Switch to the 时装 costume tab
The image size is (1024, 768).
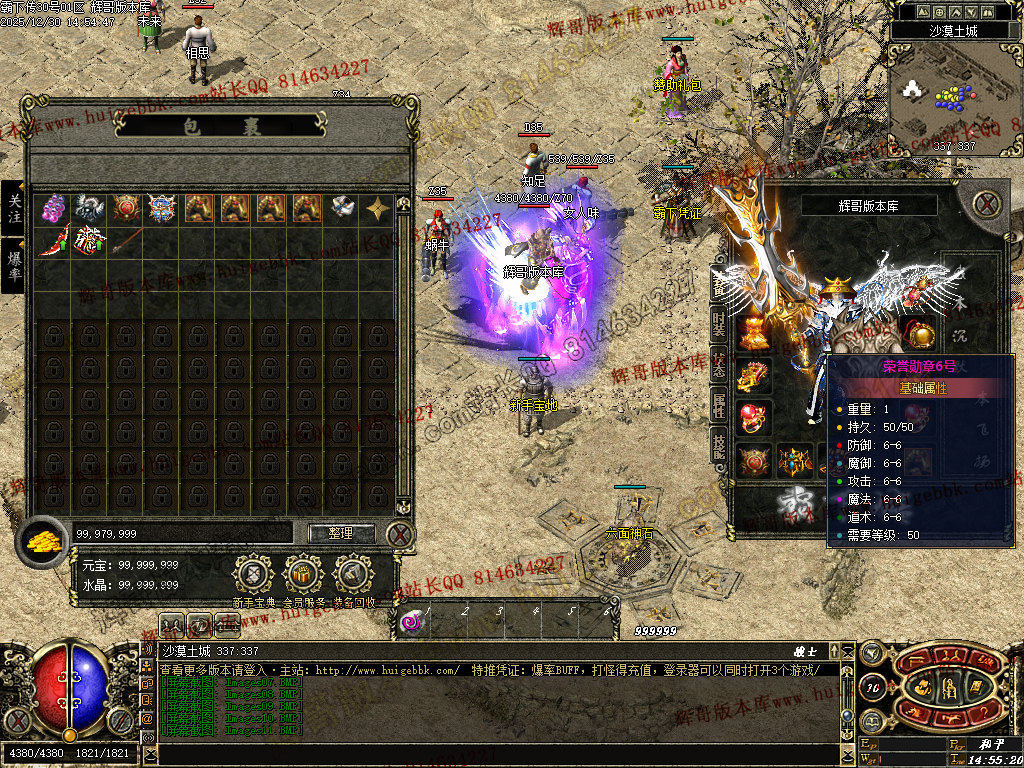pyautogui.click(x=719, y=324)
